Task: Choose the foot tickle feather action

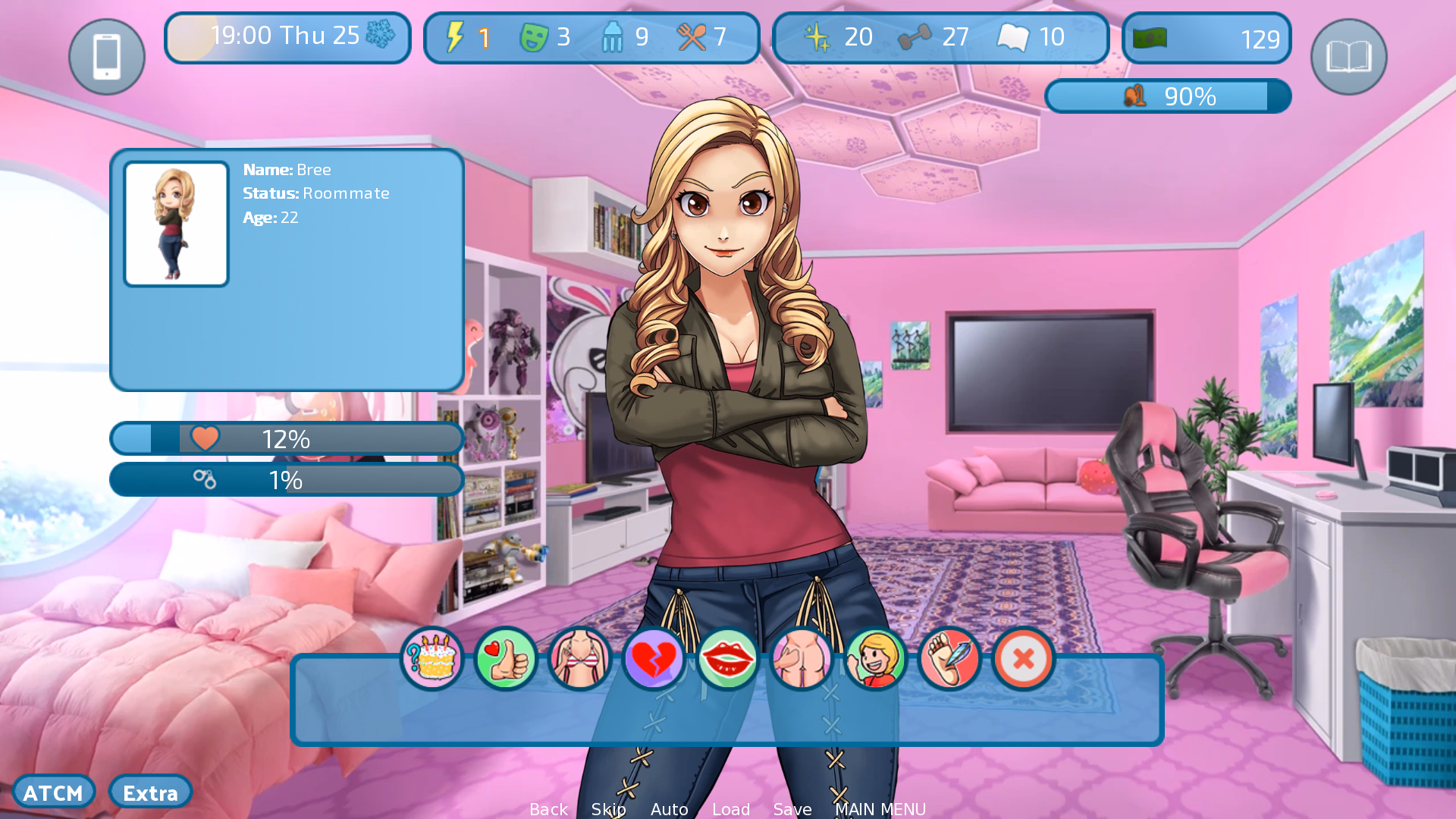Action: [949, 658]
